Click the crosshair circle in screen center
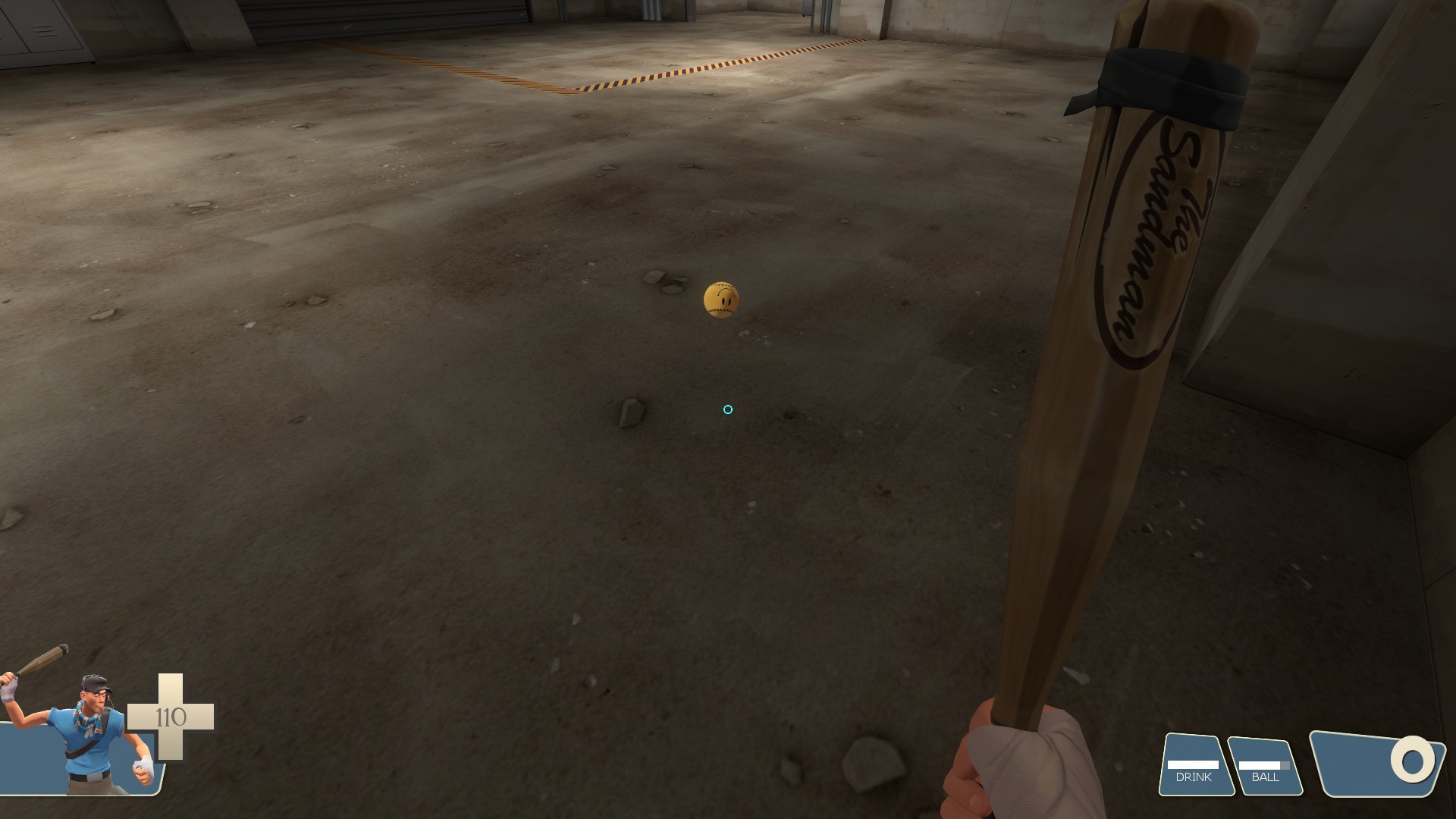The image size is (1456, 819). 726,409
